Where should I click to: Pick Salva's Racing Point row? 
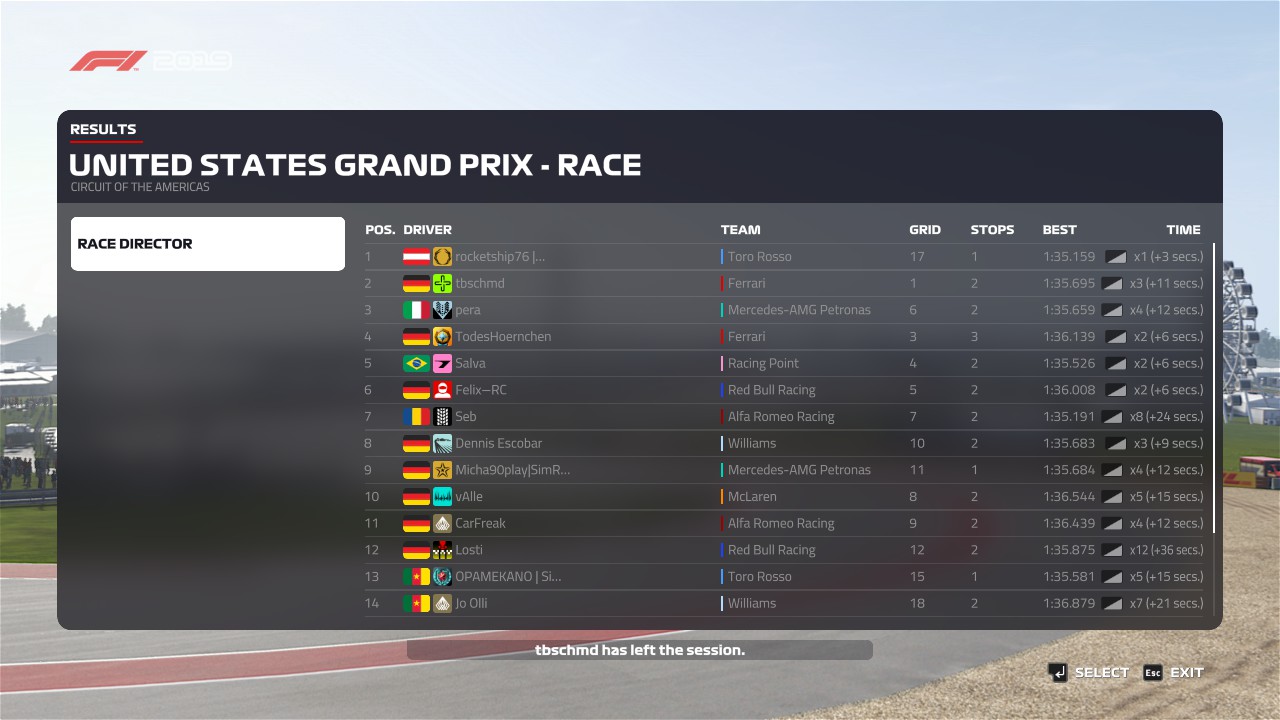tap(784, 363)
